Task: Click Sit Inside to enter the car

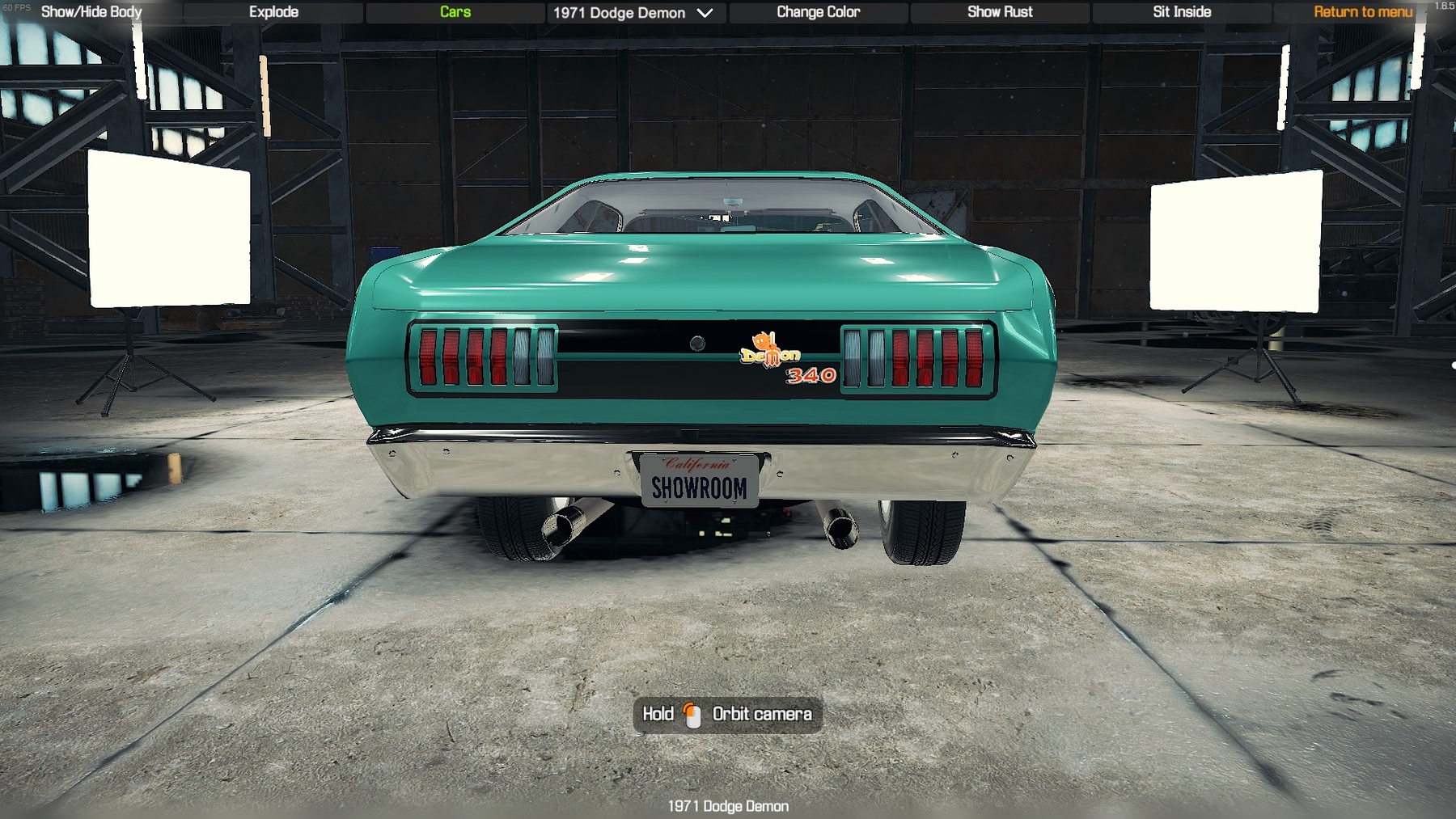Action: [1182, 12]
